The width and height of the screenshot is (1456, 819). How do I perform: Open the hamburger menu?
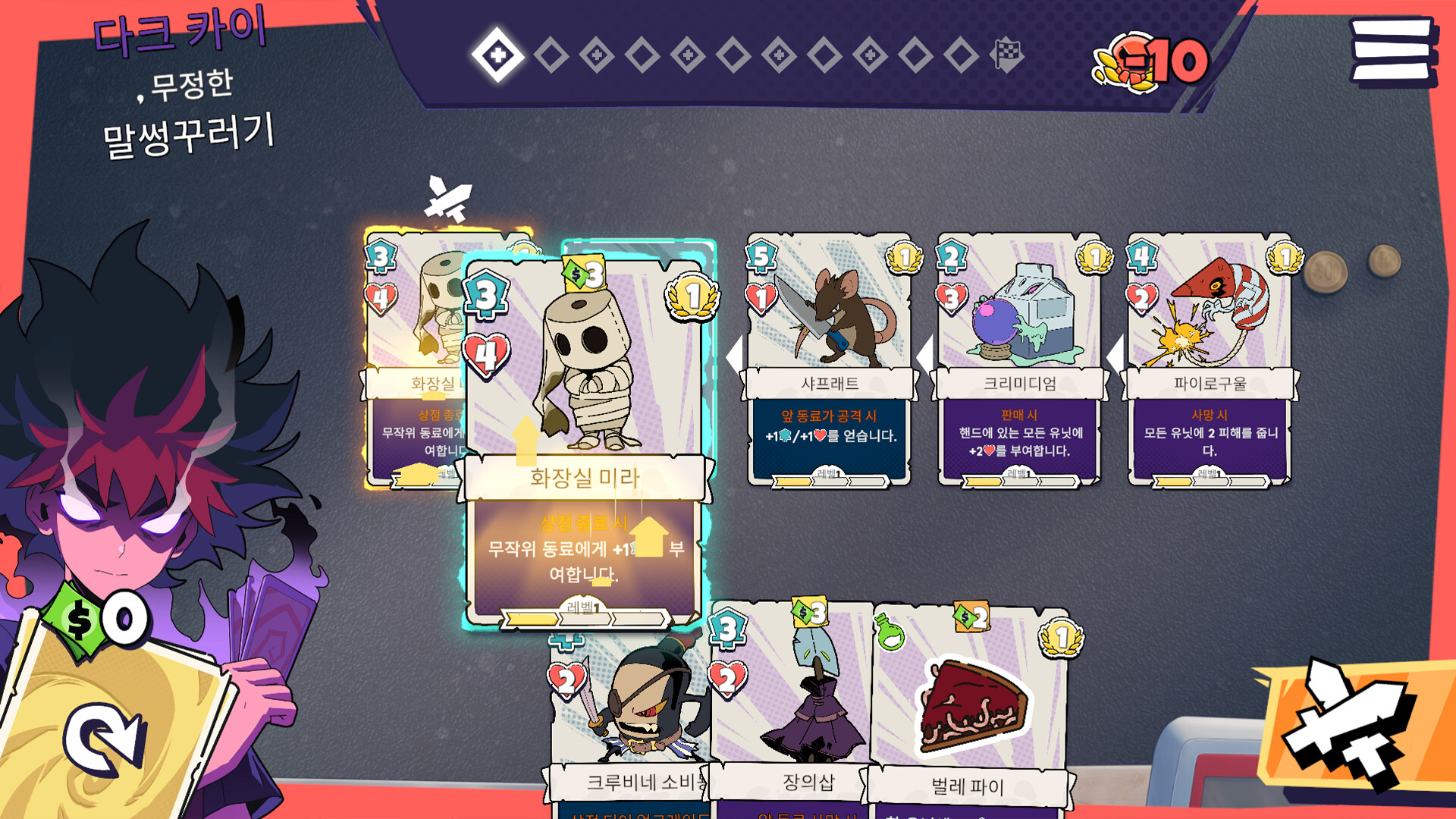(1392, 50)
